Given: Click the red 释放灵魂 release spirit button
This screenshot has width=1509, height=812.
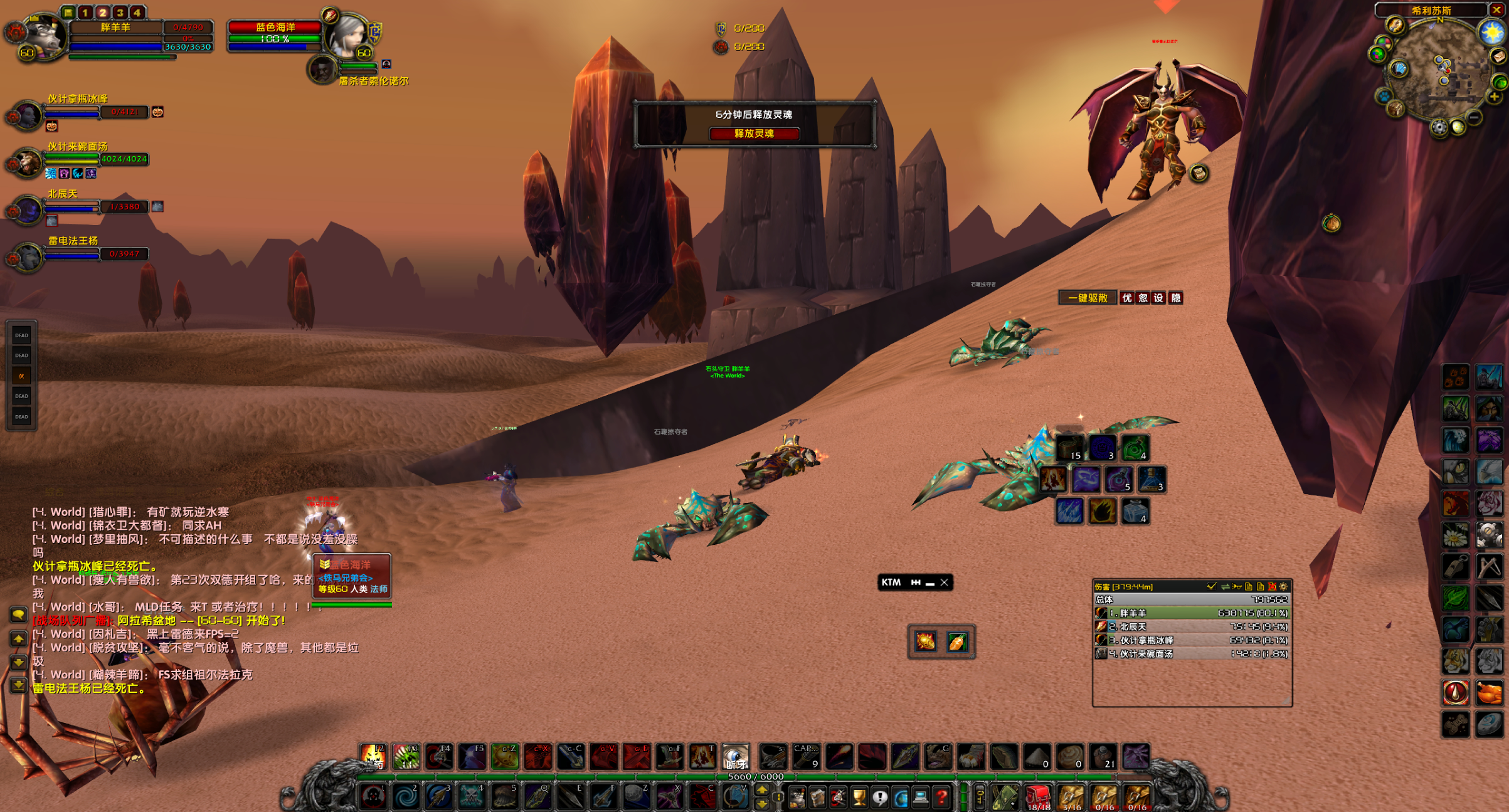Looking at the screenshot, I should click(754, 134).
